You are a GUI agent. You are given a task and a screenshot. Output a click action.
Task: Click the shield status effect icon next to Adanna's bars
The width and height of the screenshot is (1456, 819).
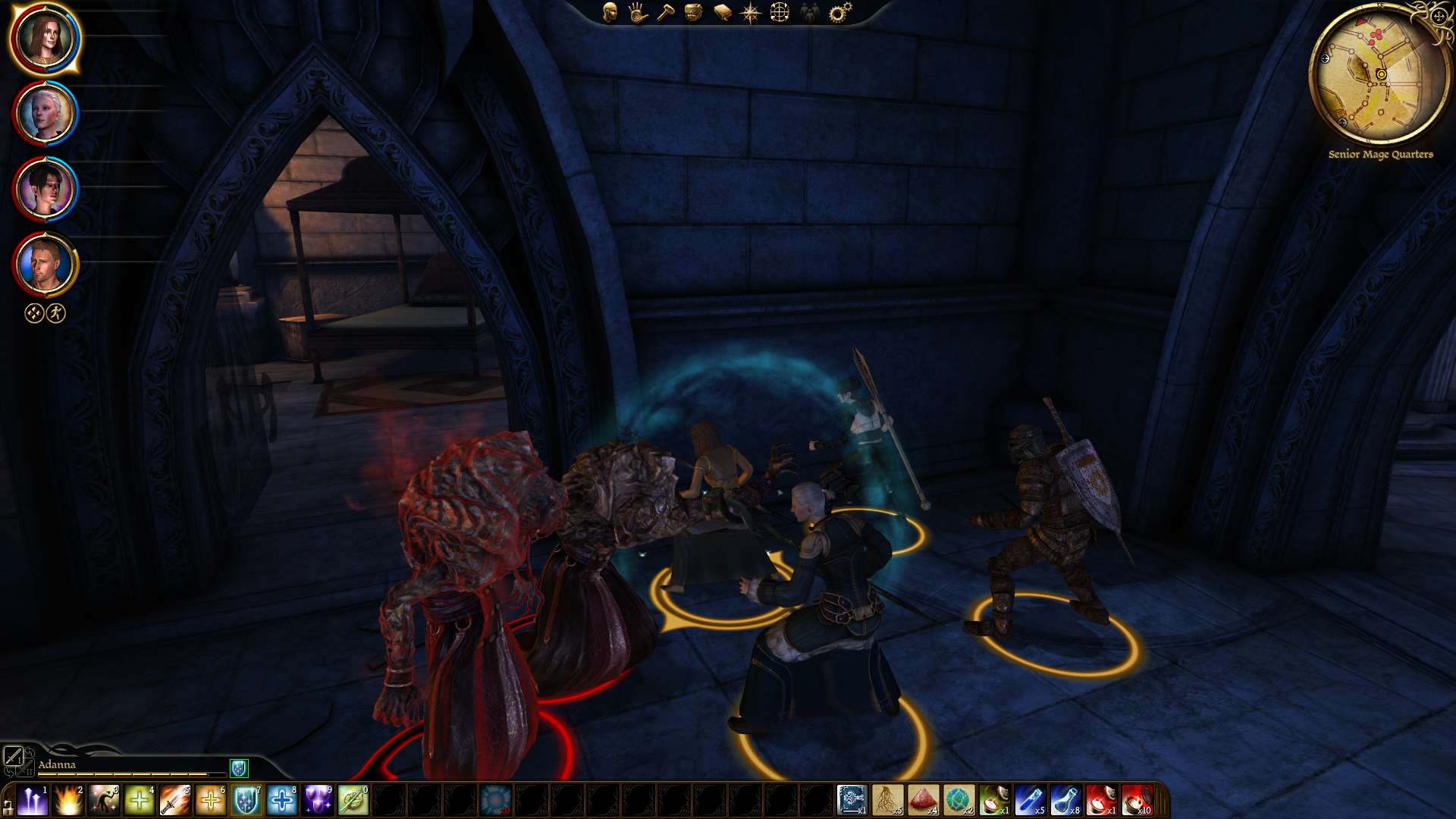[239, 768]
